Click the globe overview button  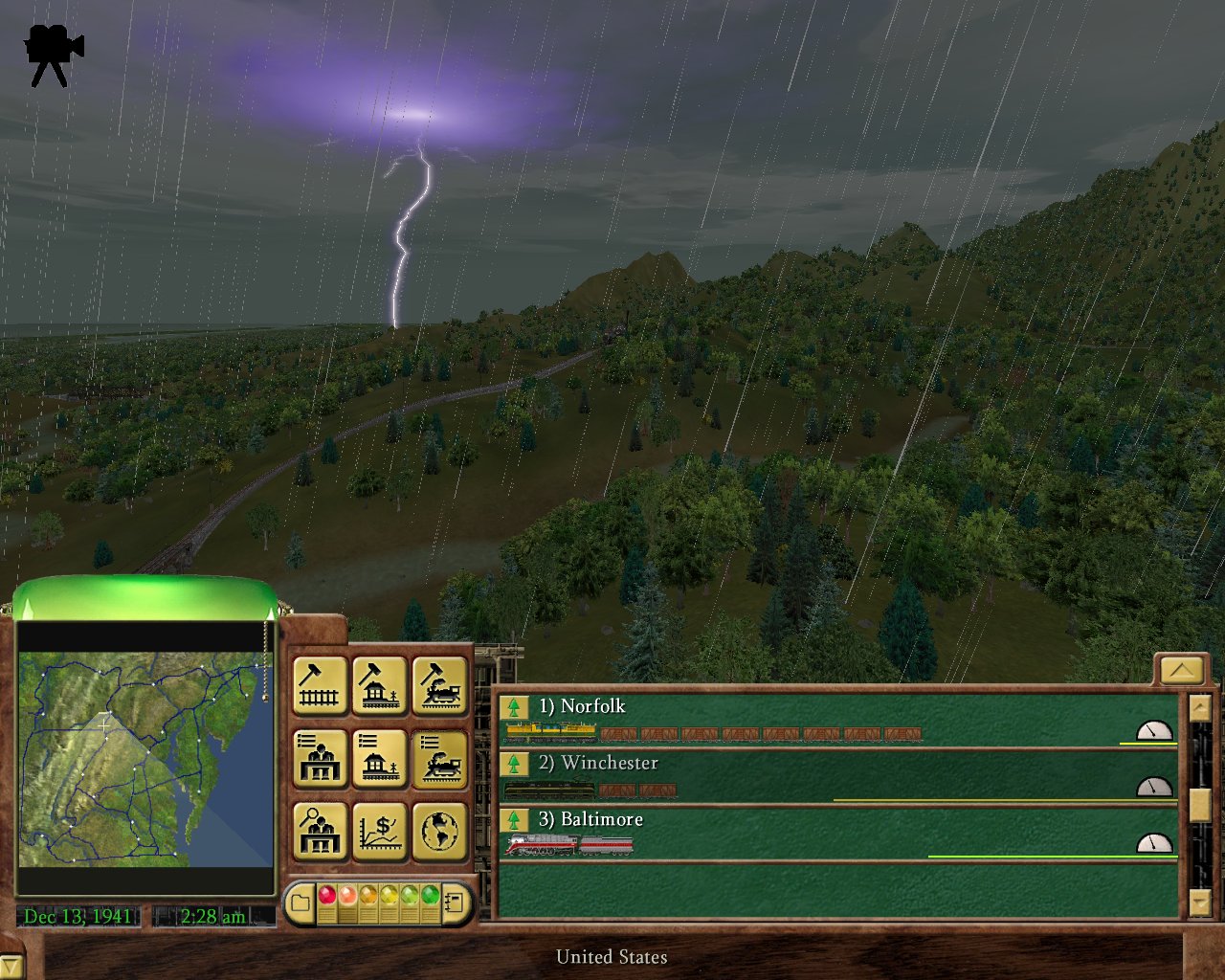point(440,831)
